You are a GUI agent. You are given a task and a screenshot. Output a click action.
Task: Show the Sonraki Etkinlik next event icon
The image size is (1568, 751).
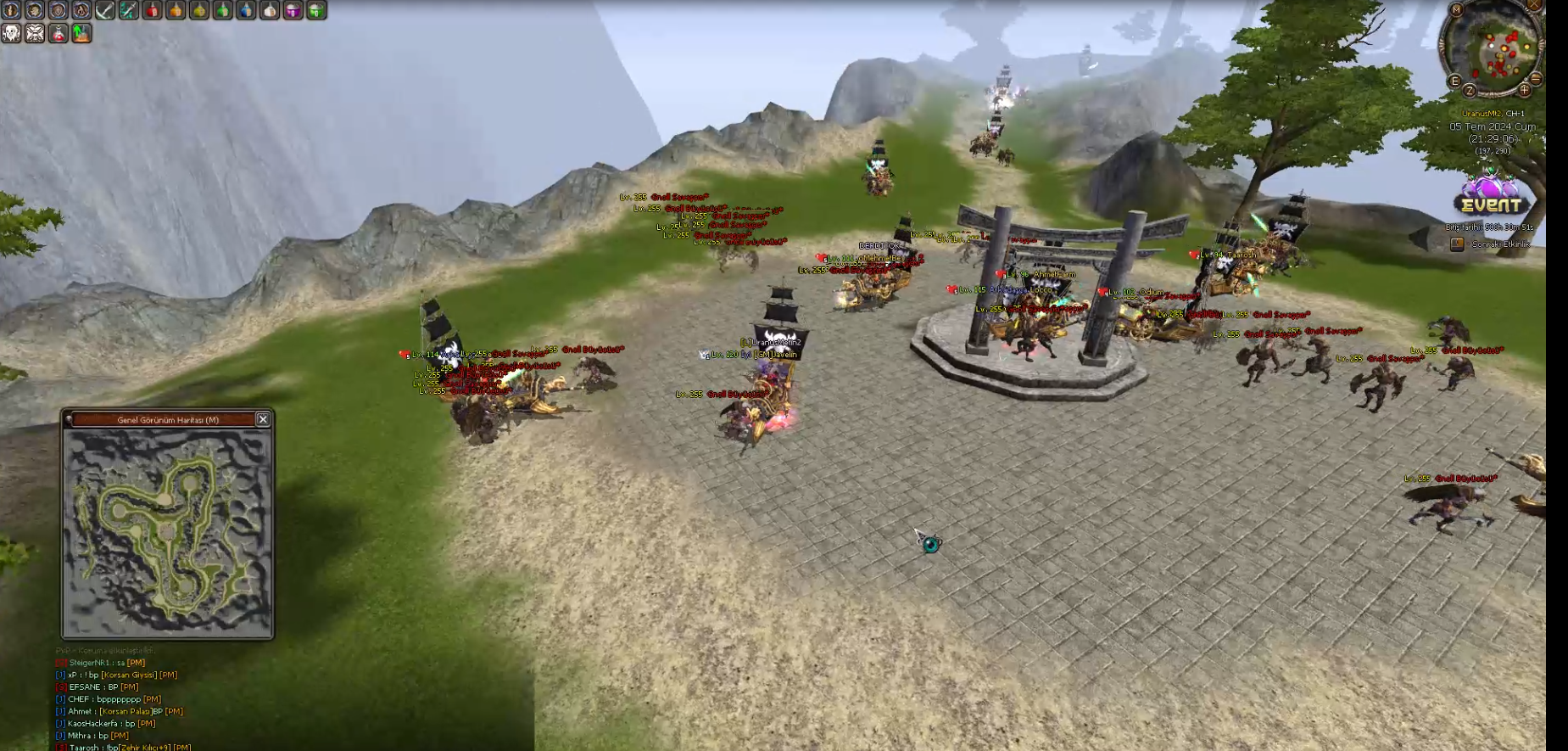pos(1457,244)
